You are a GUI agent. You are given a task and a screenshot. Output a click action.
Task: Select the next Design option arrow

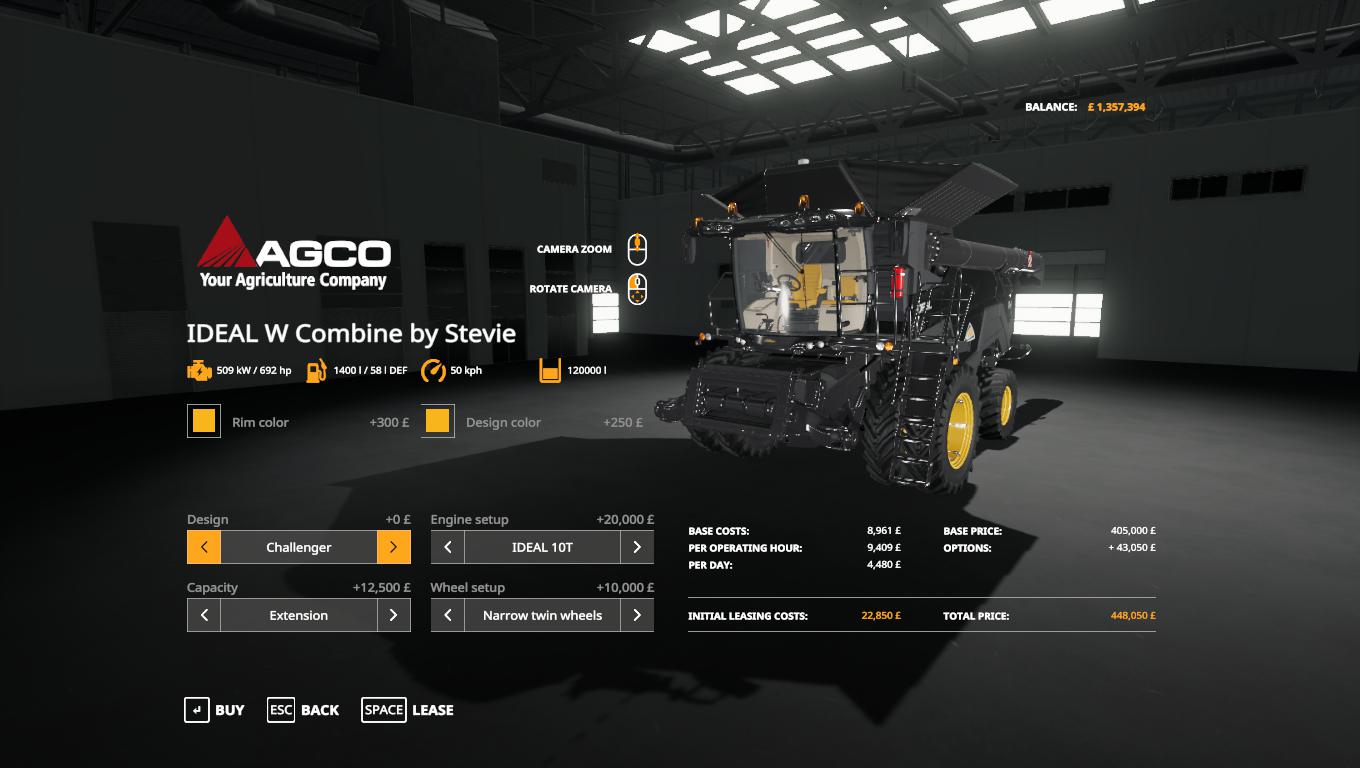click(x=394, y=547)
